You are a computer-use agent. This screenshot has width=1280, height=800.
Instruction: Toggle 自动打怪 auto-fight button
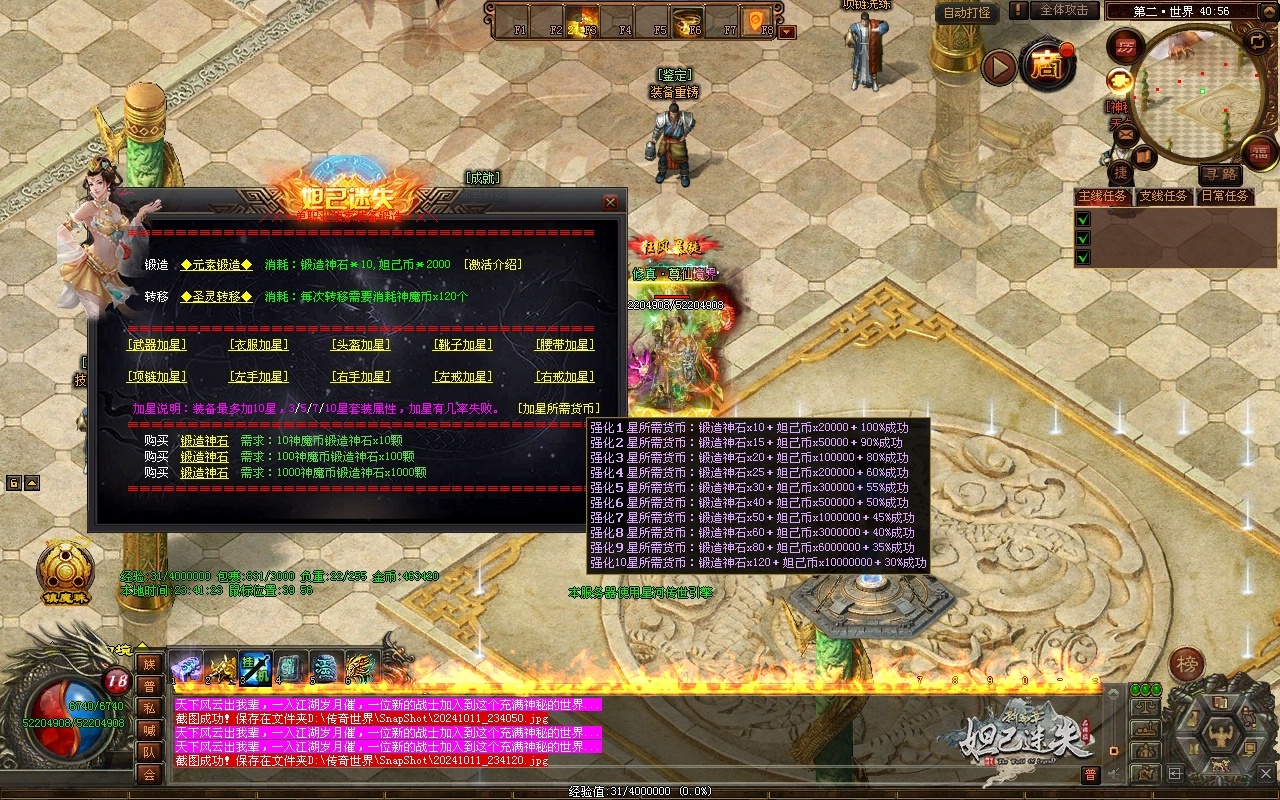tap(967, 13)
